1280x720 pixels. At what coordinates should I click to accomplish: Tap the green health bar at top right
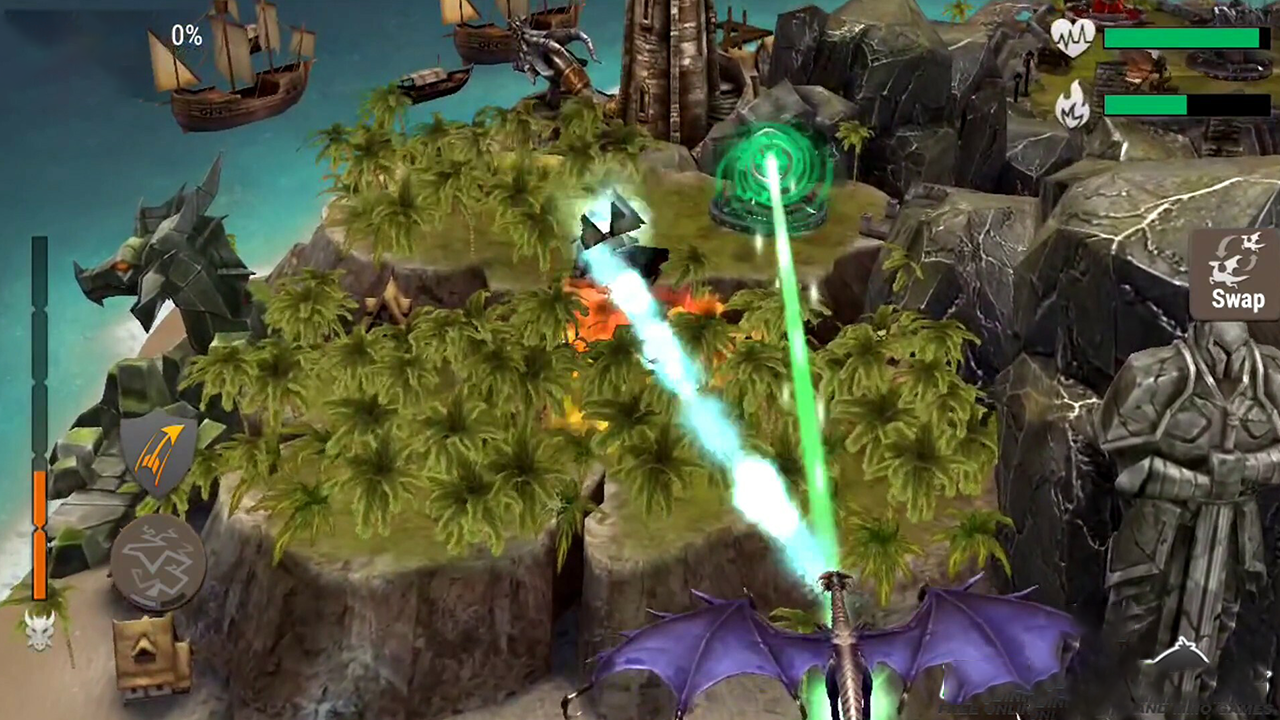[x=1182, y=36]
